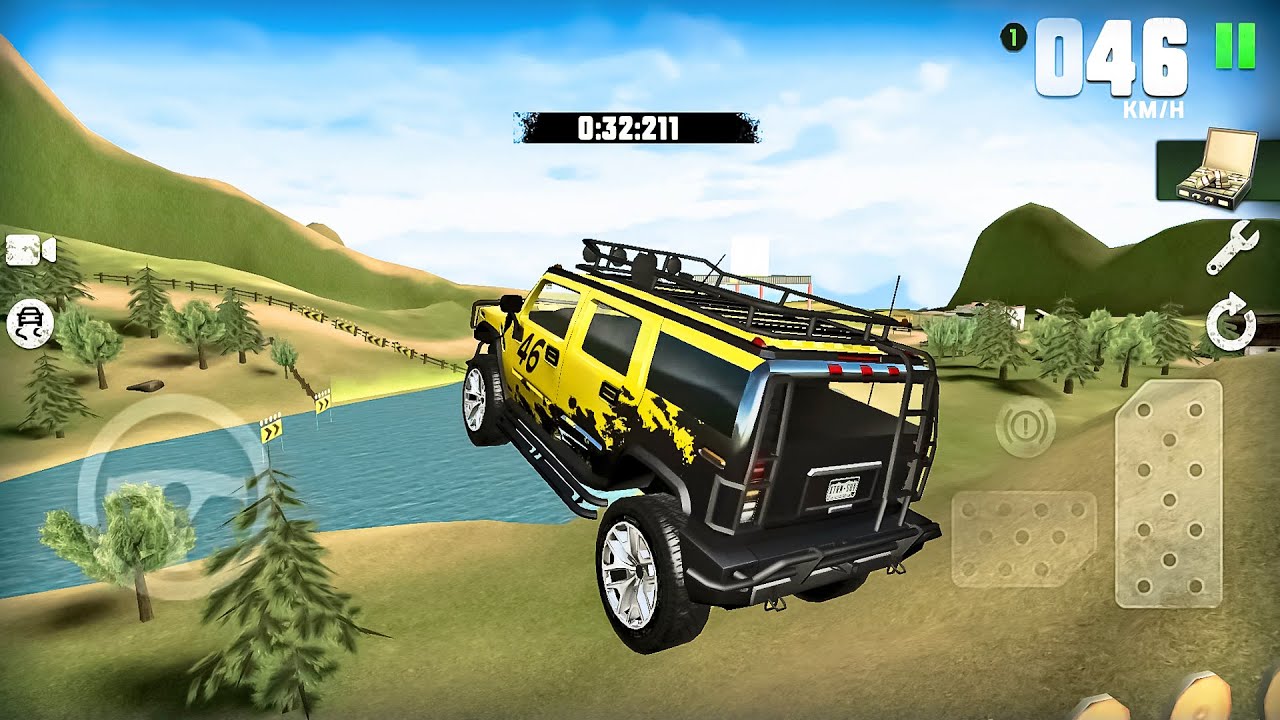Toggle the traction control icon
This screenshot has height=720, width=1280.
30,323
